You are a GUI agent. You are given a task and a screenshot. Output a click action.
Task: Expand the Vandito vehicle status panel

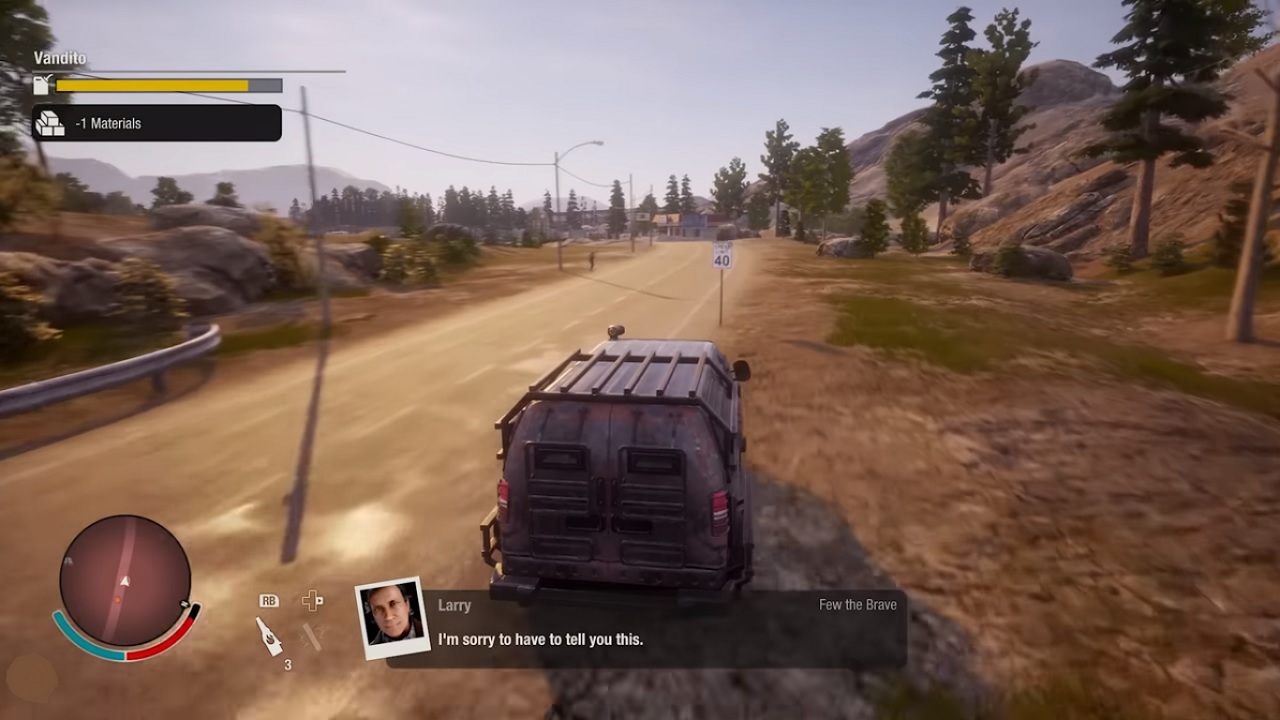[x=150, y=72]
